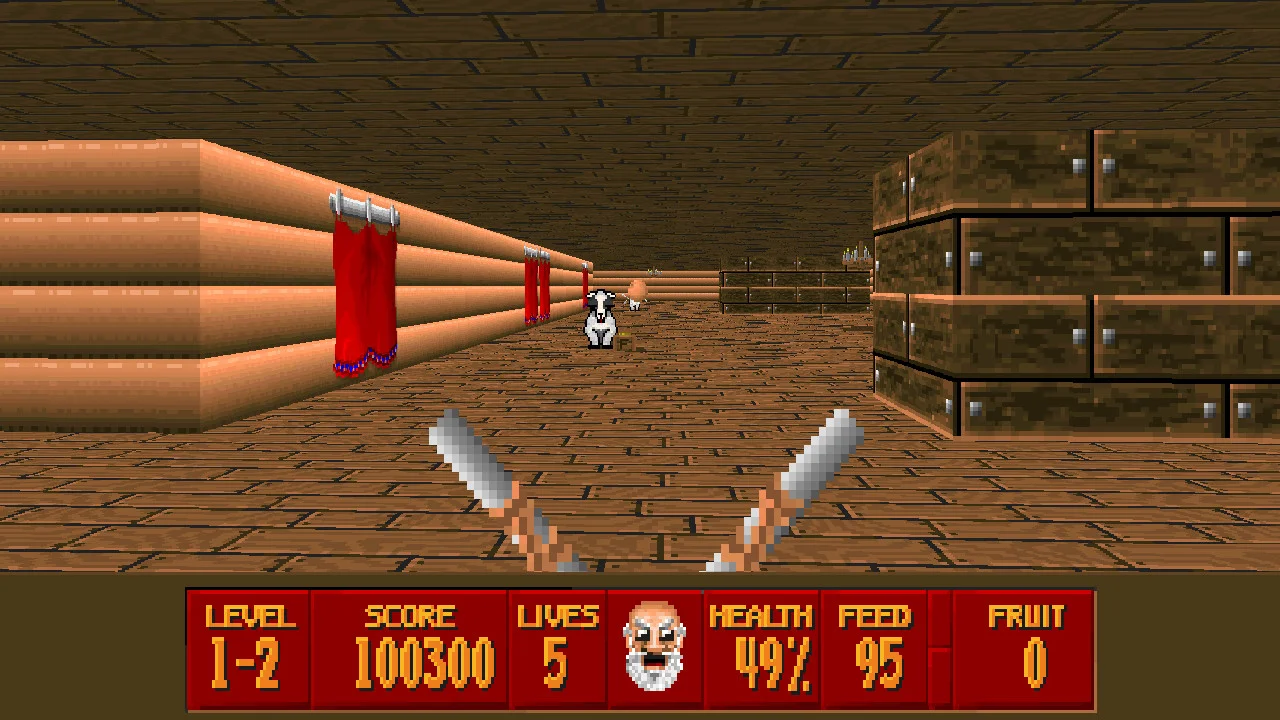This screenshot has height=720, width=1280.
Task: Select the LEVEL tab on the status bar
Action: pos(247,617)
